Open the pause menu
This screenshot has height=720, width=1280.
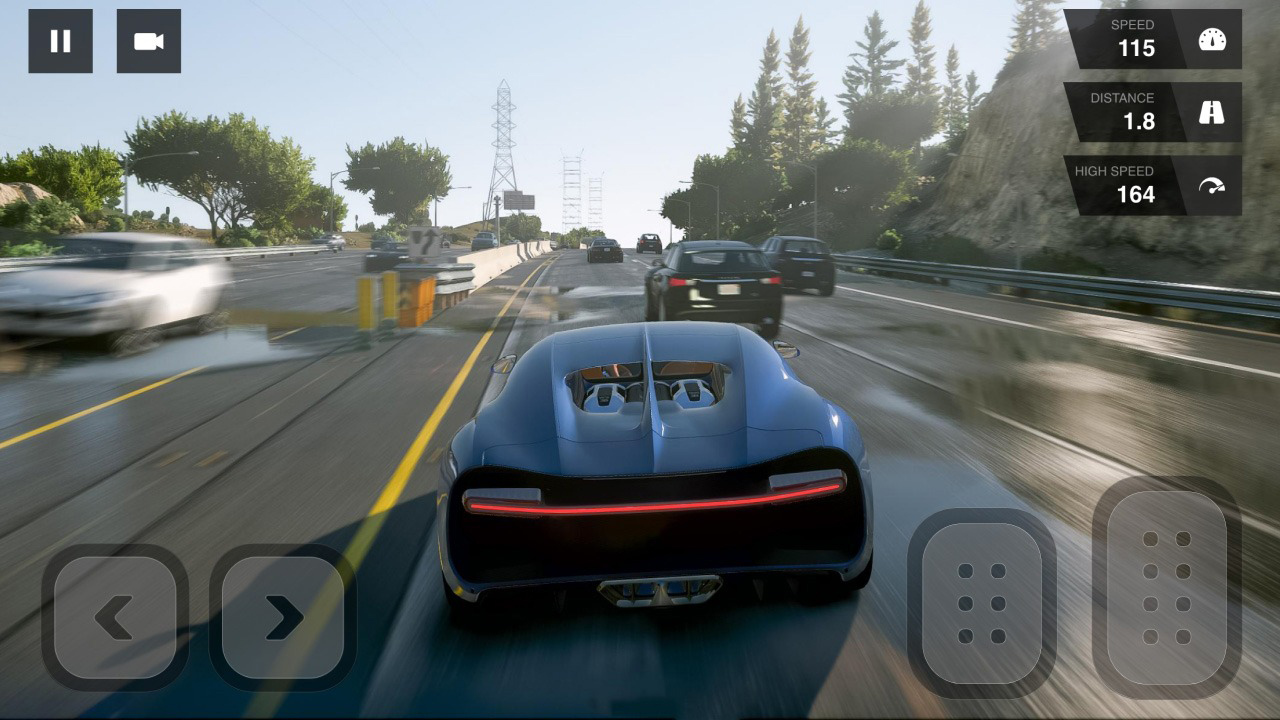[61, 41]
